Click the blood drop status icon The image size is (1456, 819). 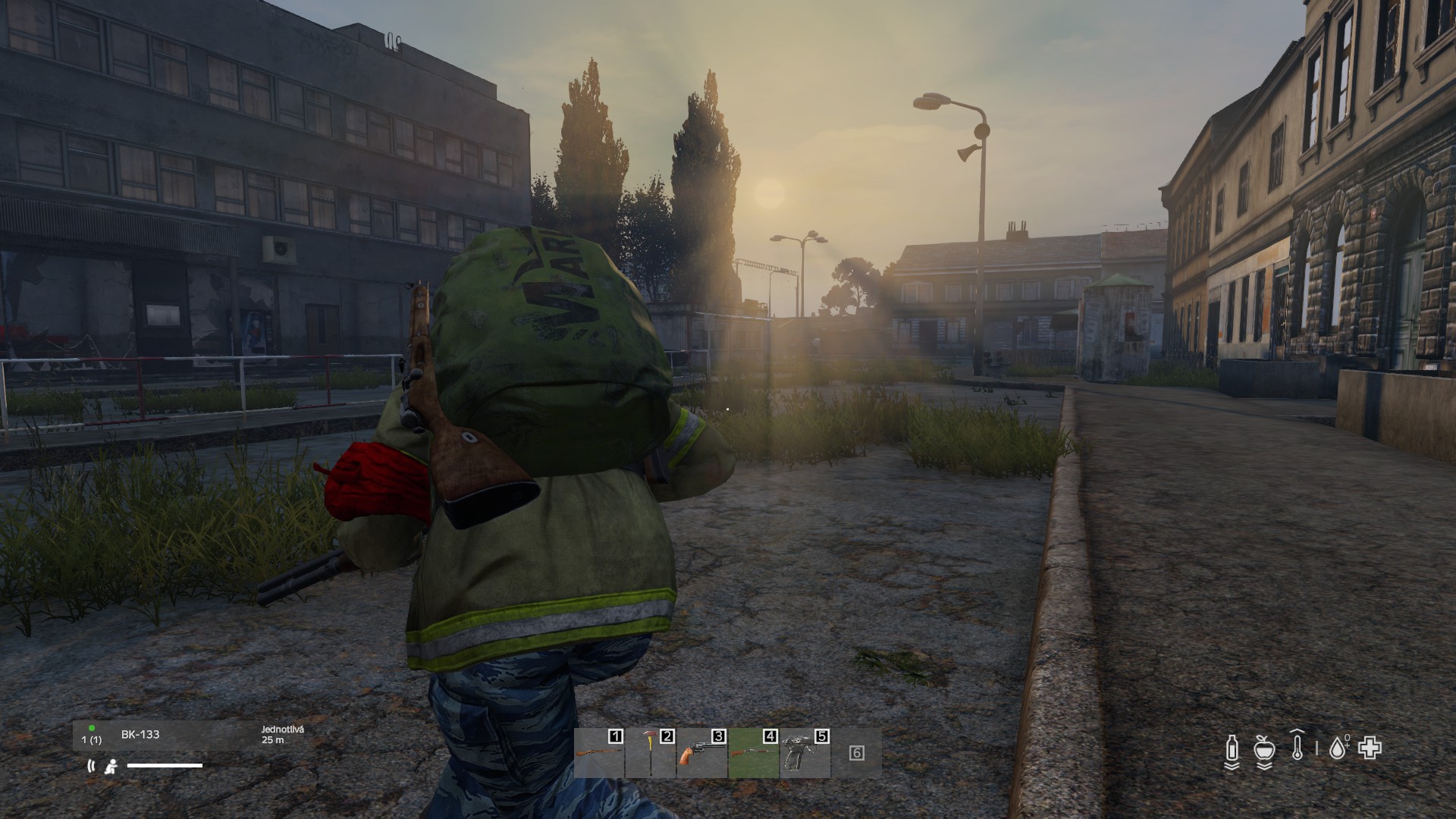1338,750
